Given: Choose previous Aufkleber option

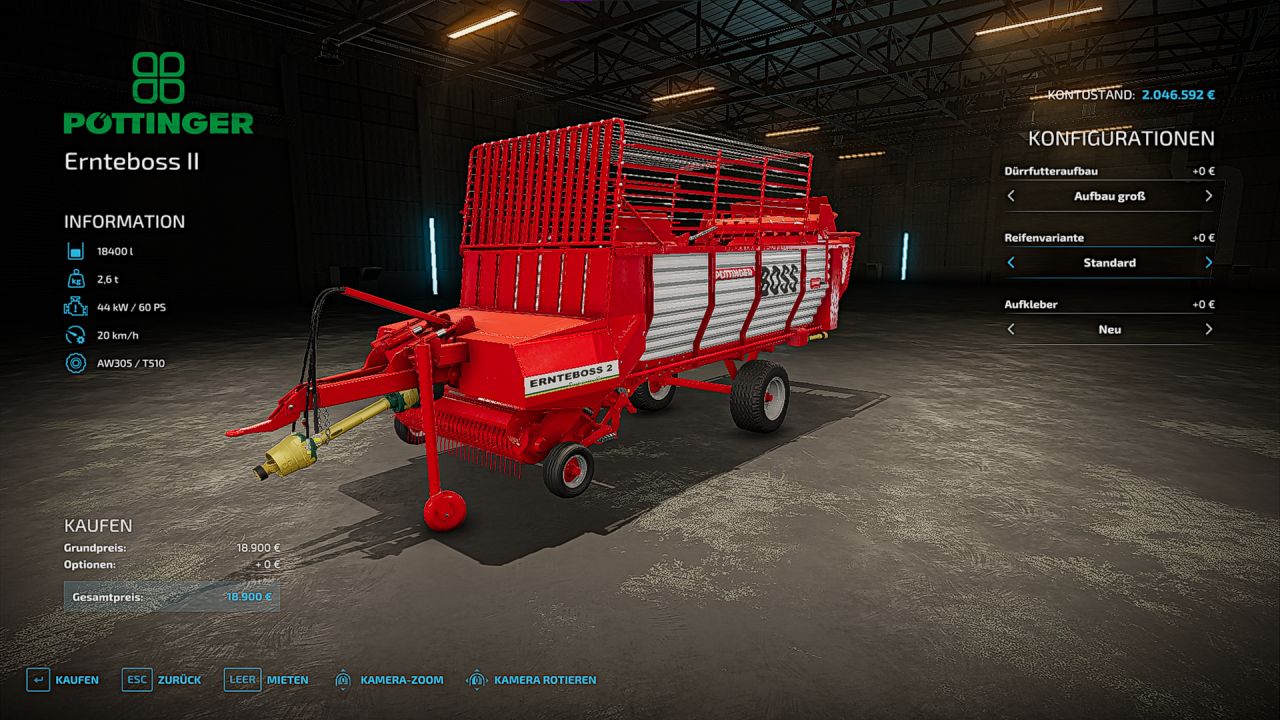Looking at the screenshot, I should (x=1011, y=329).
